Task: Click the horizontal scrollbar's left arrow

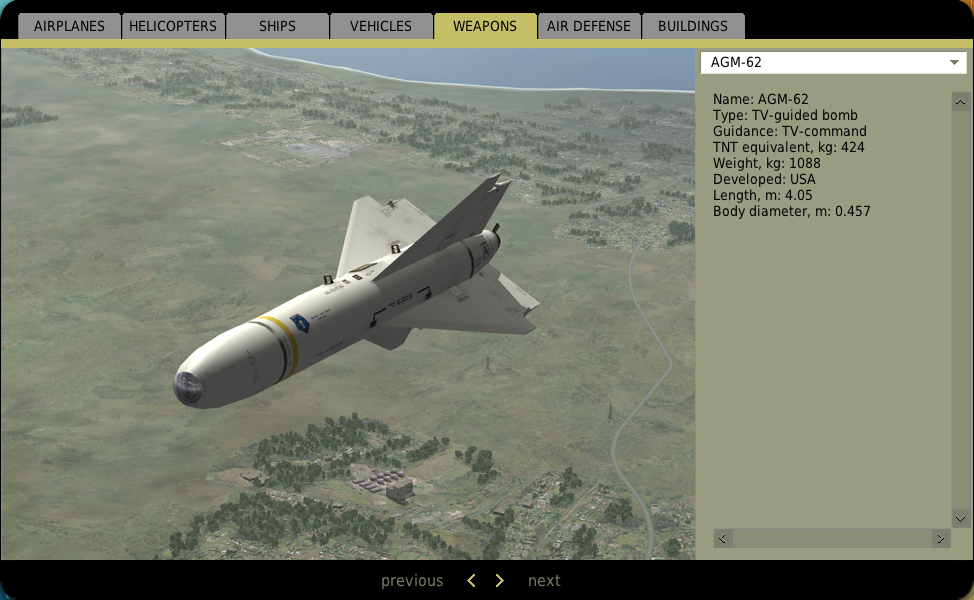Action: coord(723,538)
